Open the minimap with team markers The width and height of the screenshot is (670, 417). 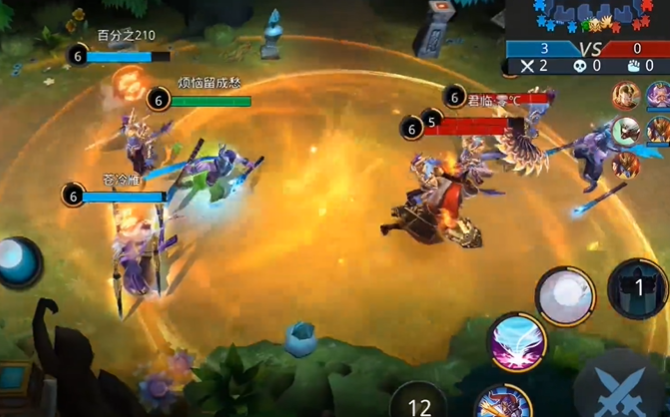click(x=584, y=20)
